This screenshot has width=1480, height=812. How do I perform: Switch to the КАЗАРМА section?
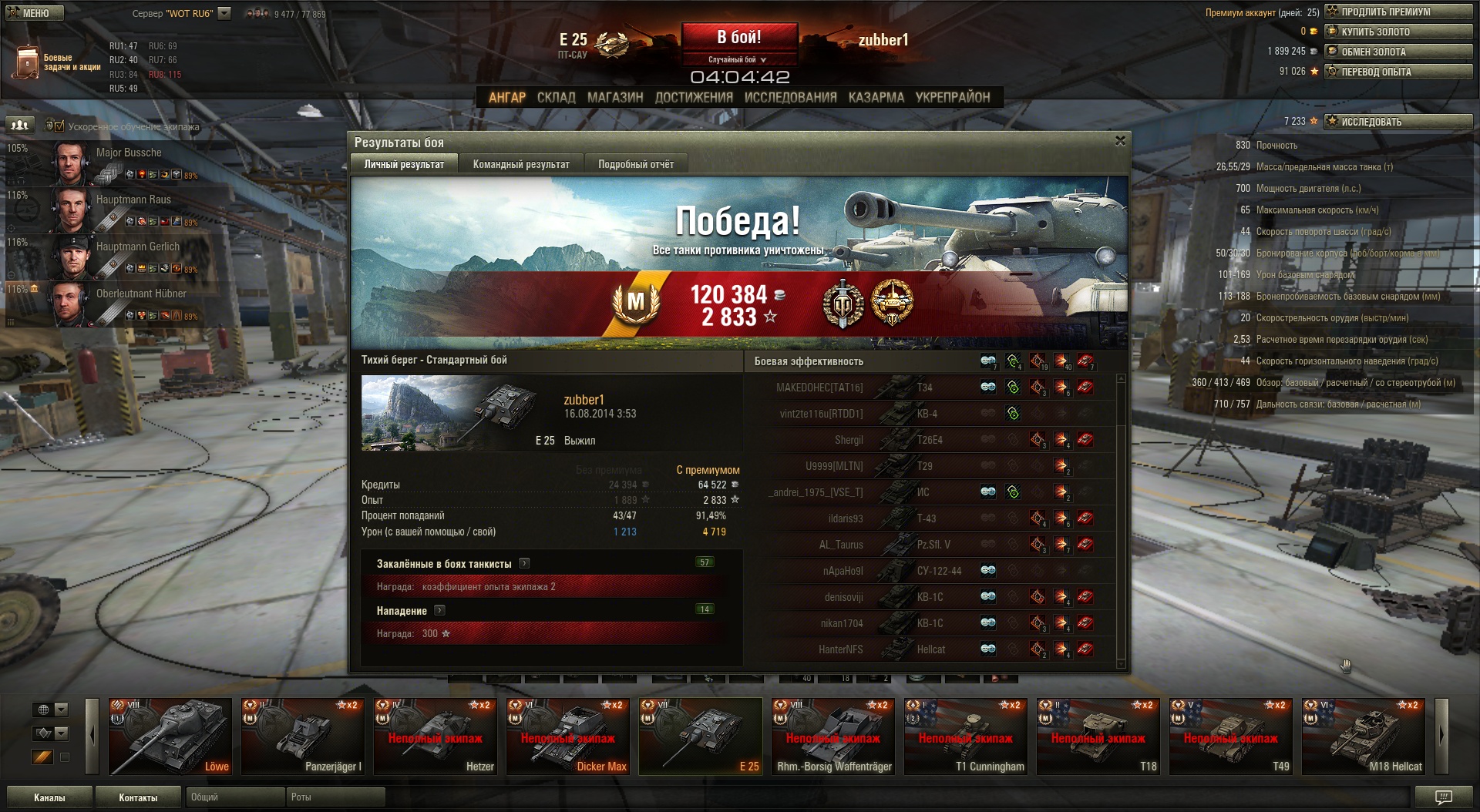[x=876, y=98]
